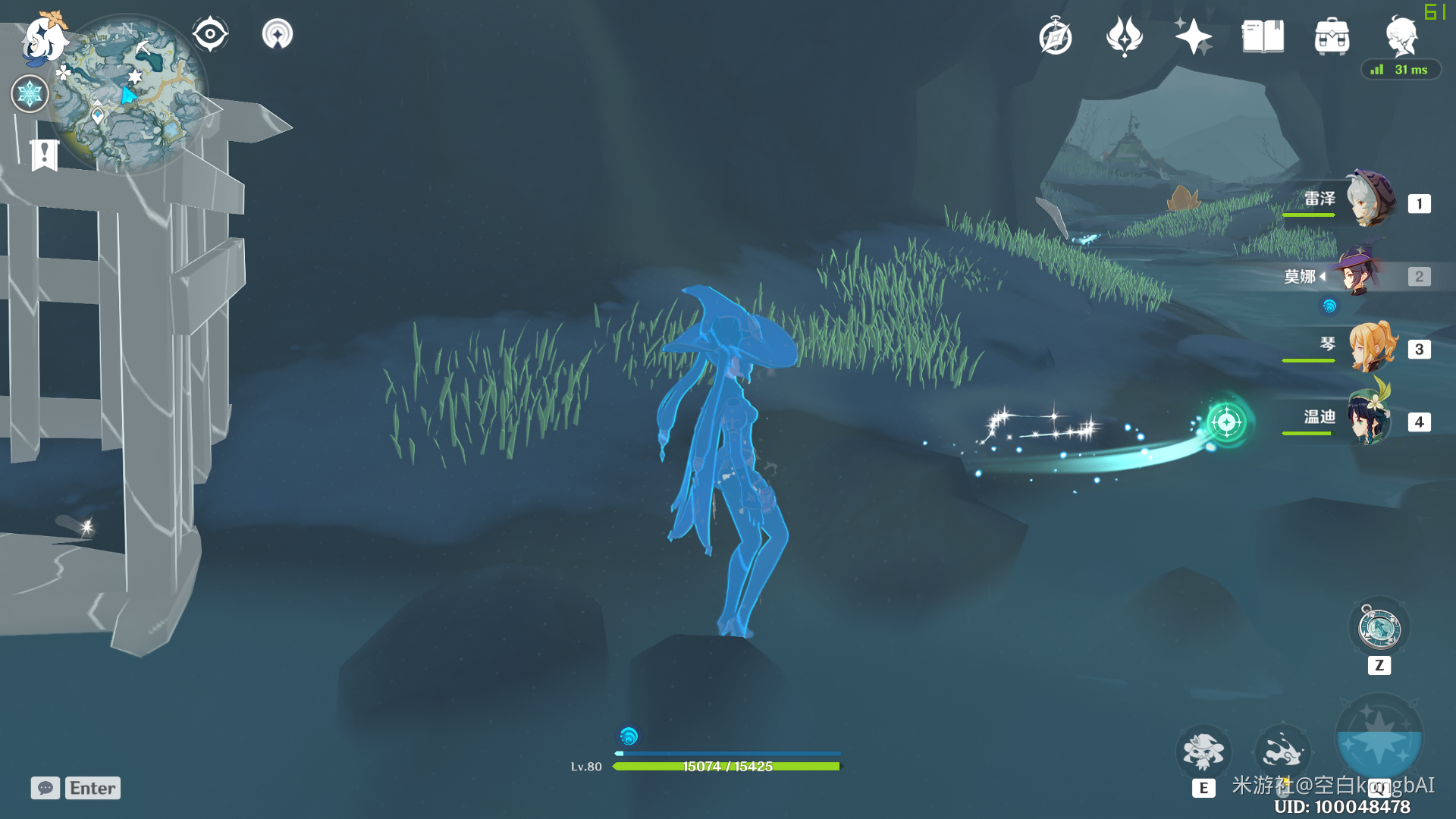Open the co-op mode icon
This screenshot has height=819, width=1456.
[x=278, y=34]
